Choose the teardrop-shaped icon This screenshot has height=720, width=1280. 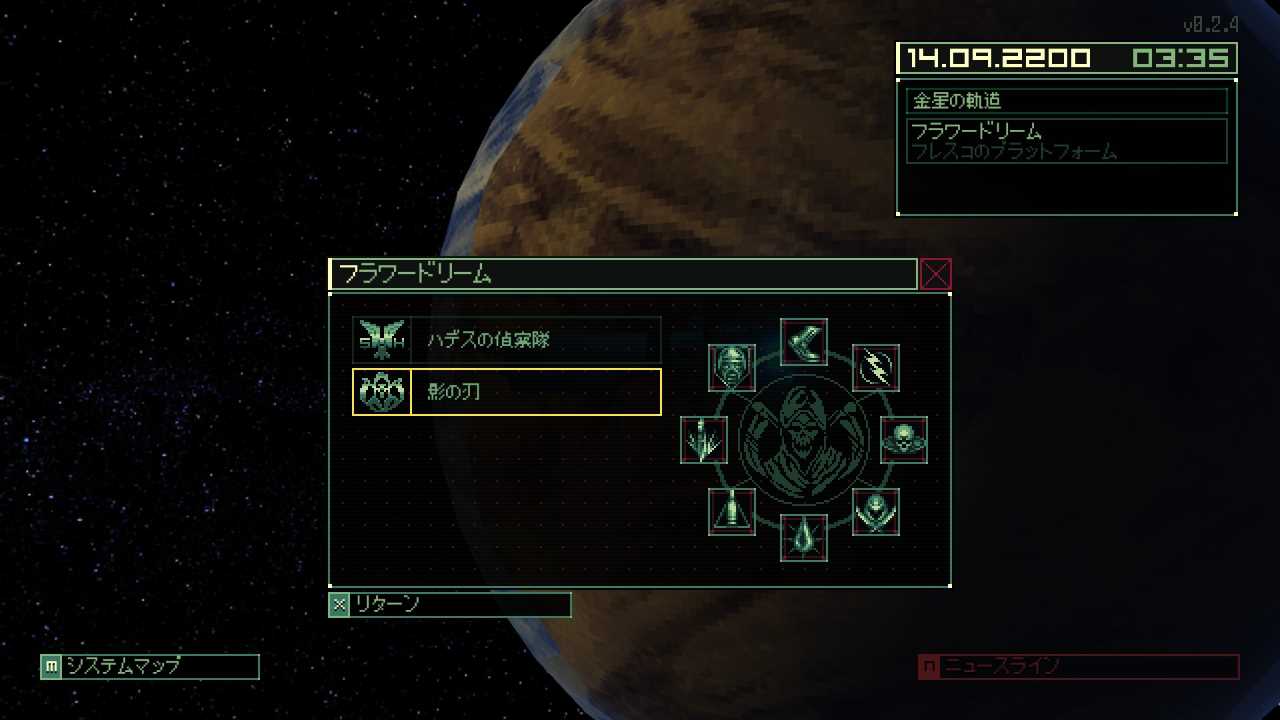click(x=804, y=538)
